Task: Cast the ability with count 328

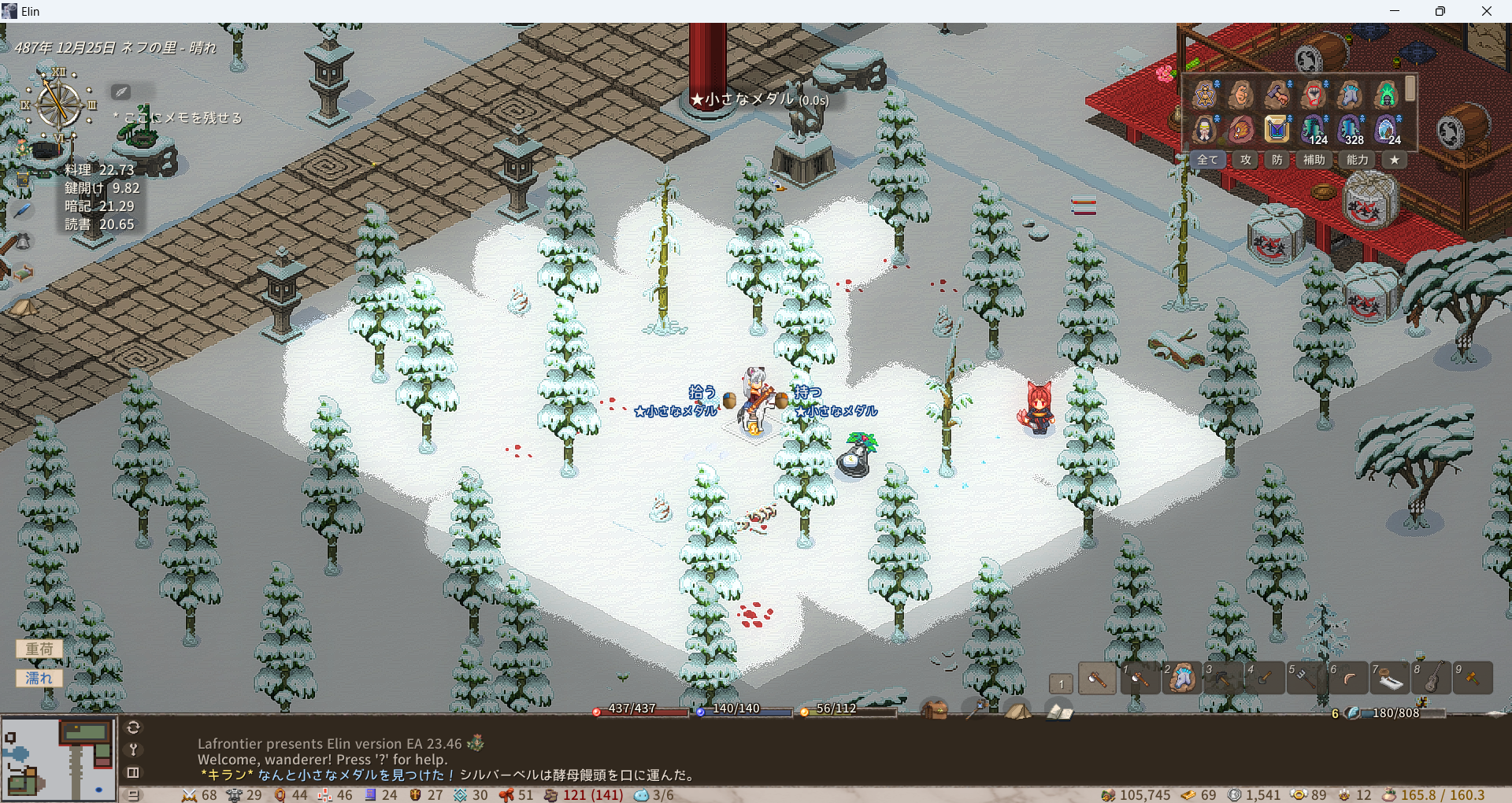Action: 1351,129
